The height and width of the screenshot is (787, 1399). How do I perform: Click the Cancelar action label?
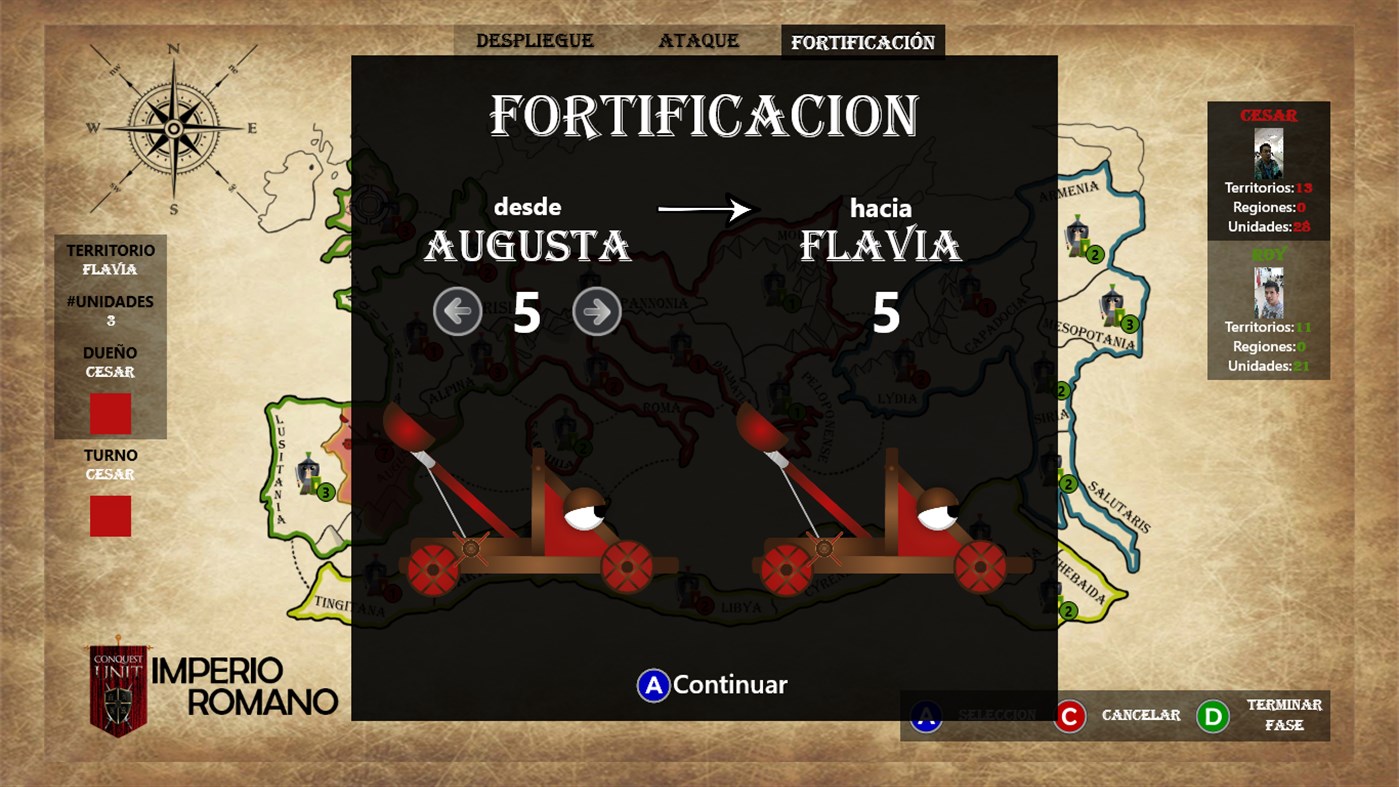coord(1140,715)
